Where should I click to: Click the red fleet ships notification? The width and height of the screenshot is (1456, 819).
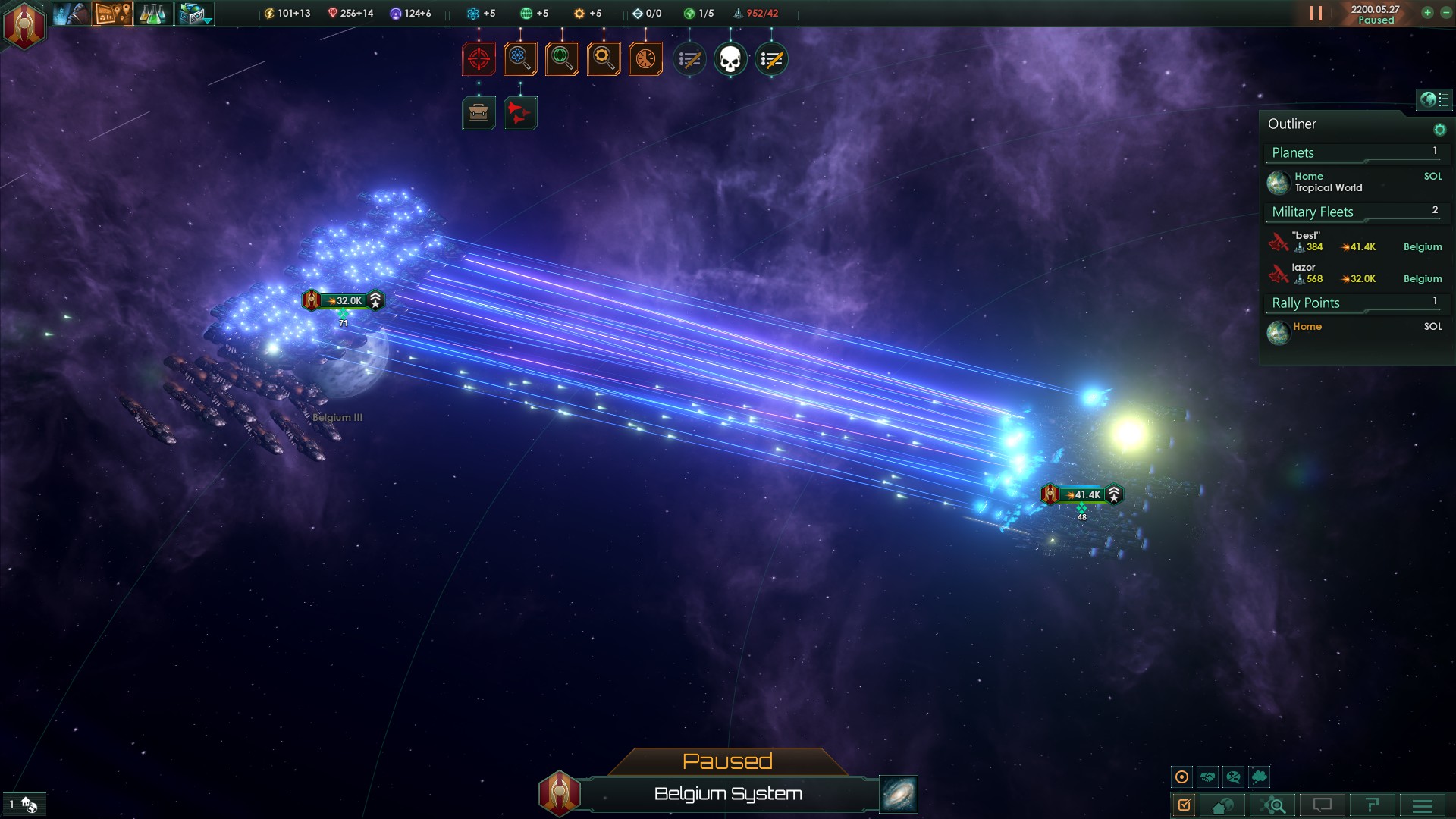(x=520, y=114)
